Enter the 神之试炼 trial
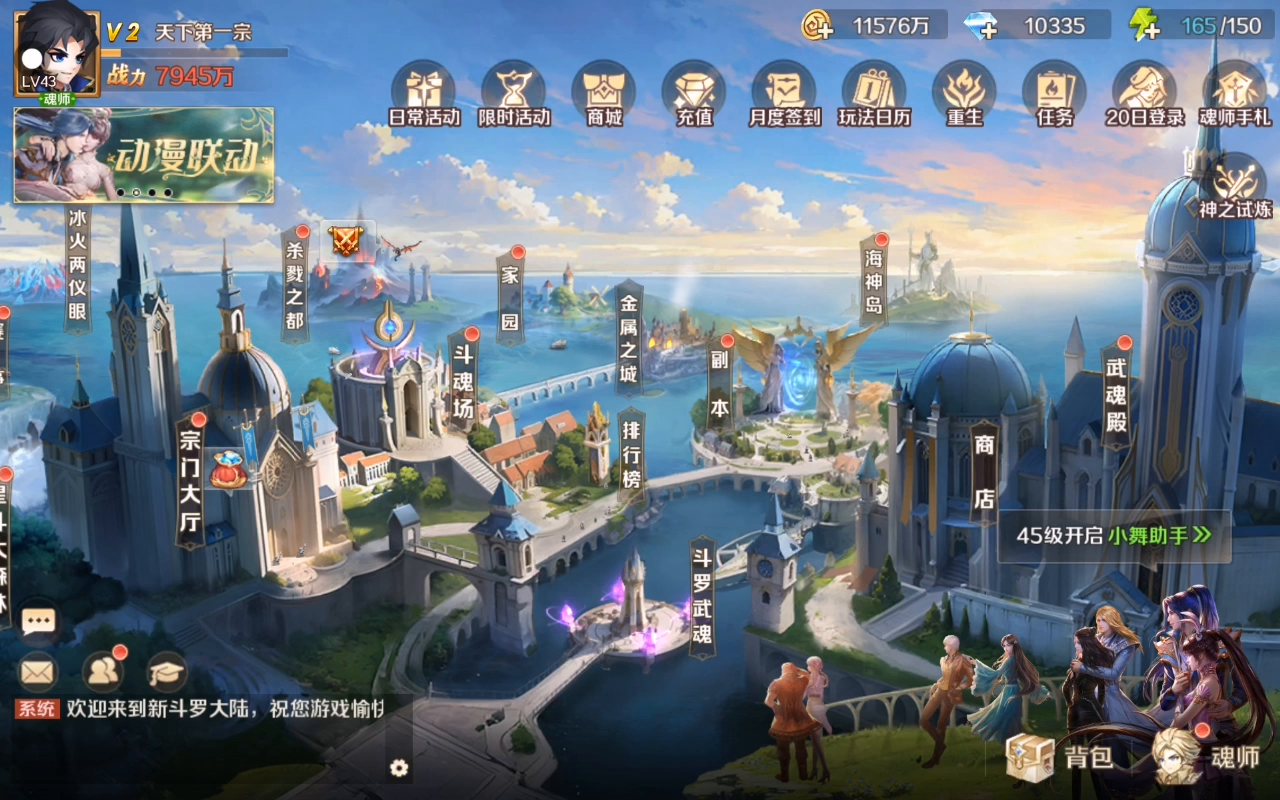Screen dimensions: 1280x800 tap(1236, 187)
